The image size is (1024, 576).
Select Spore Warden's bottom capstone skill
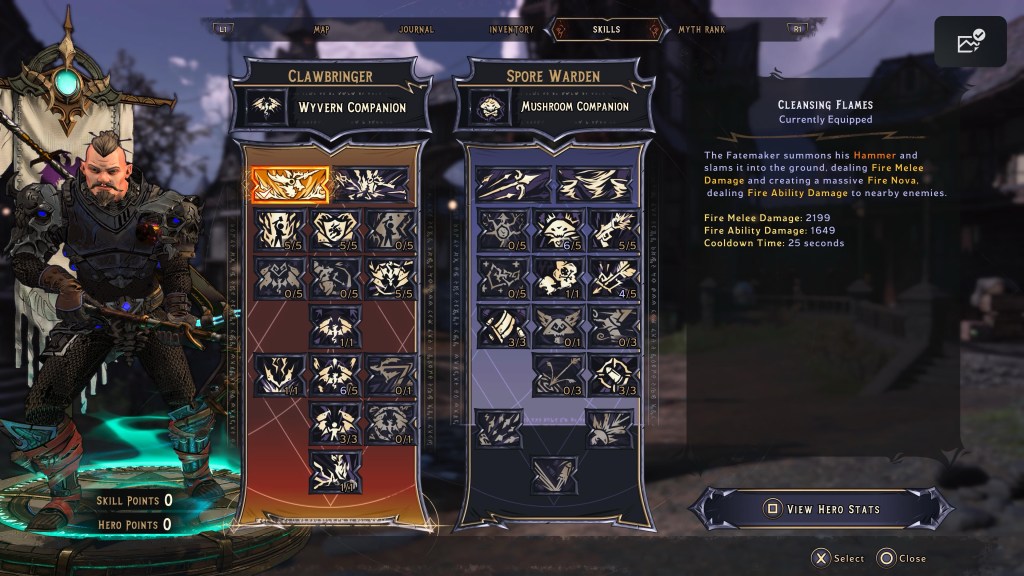pos(553,475)
